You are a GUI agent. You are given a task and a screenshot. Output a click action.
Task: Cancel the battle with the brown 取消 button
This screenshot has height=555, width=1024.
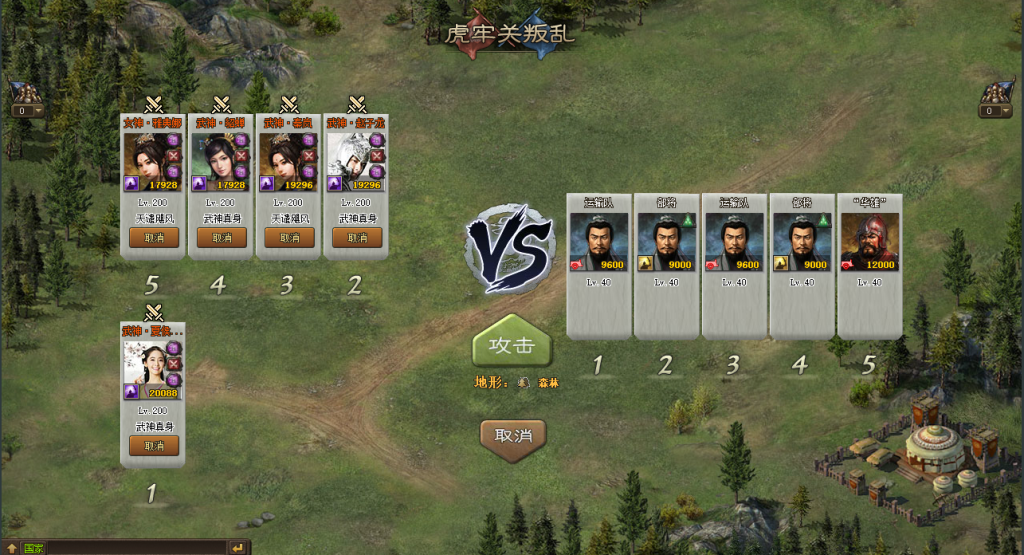click(x=513, y=435)
